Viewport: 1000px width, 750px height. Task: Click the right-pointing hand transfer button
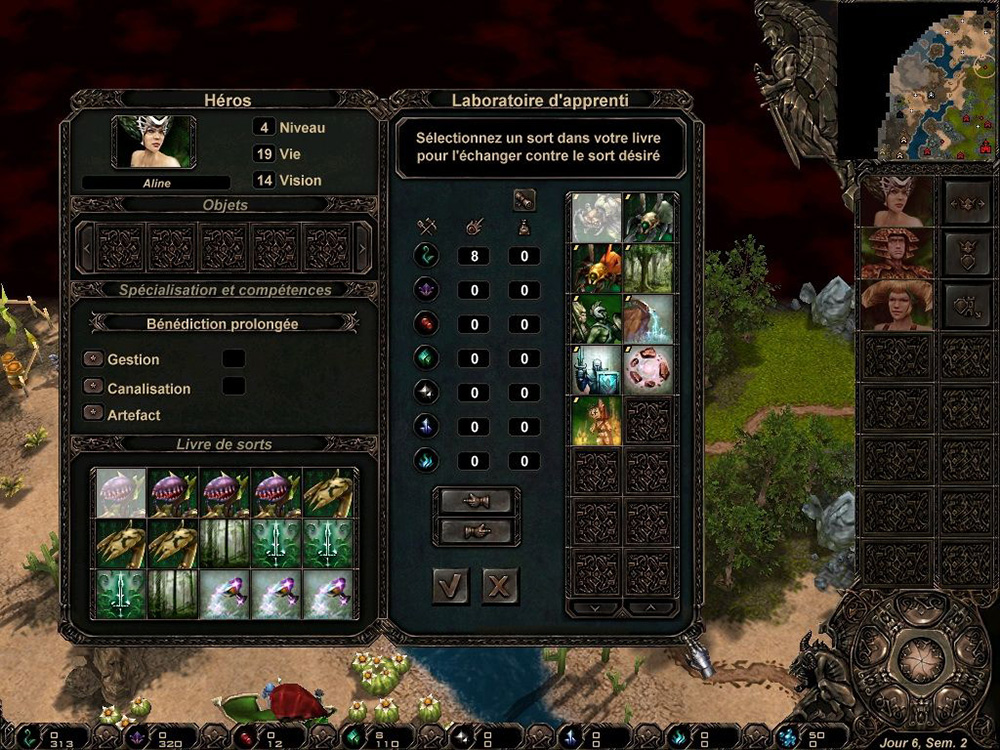pos(476,530)
